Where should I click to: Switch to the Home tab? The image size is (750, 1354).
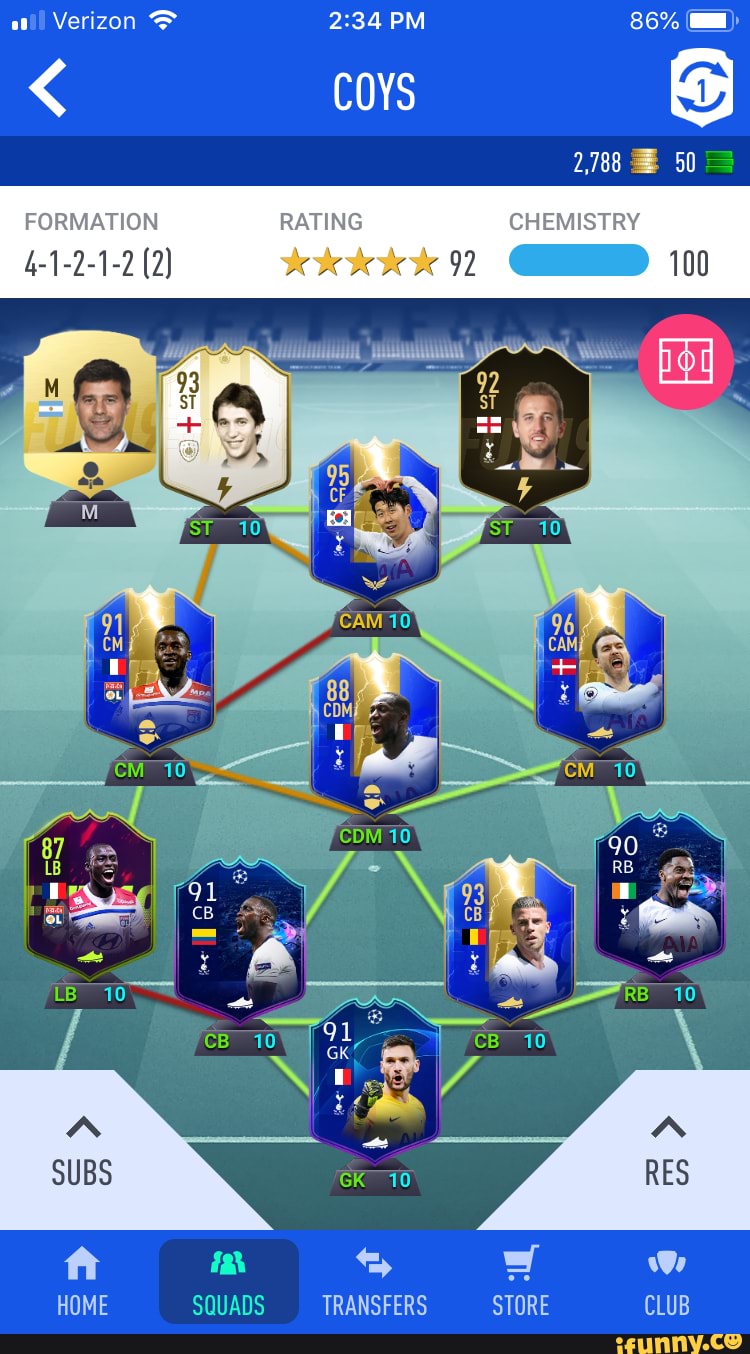(82, 1281)
